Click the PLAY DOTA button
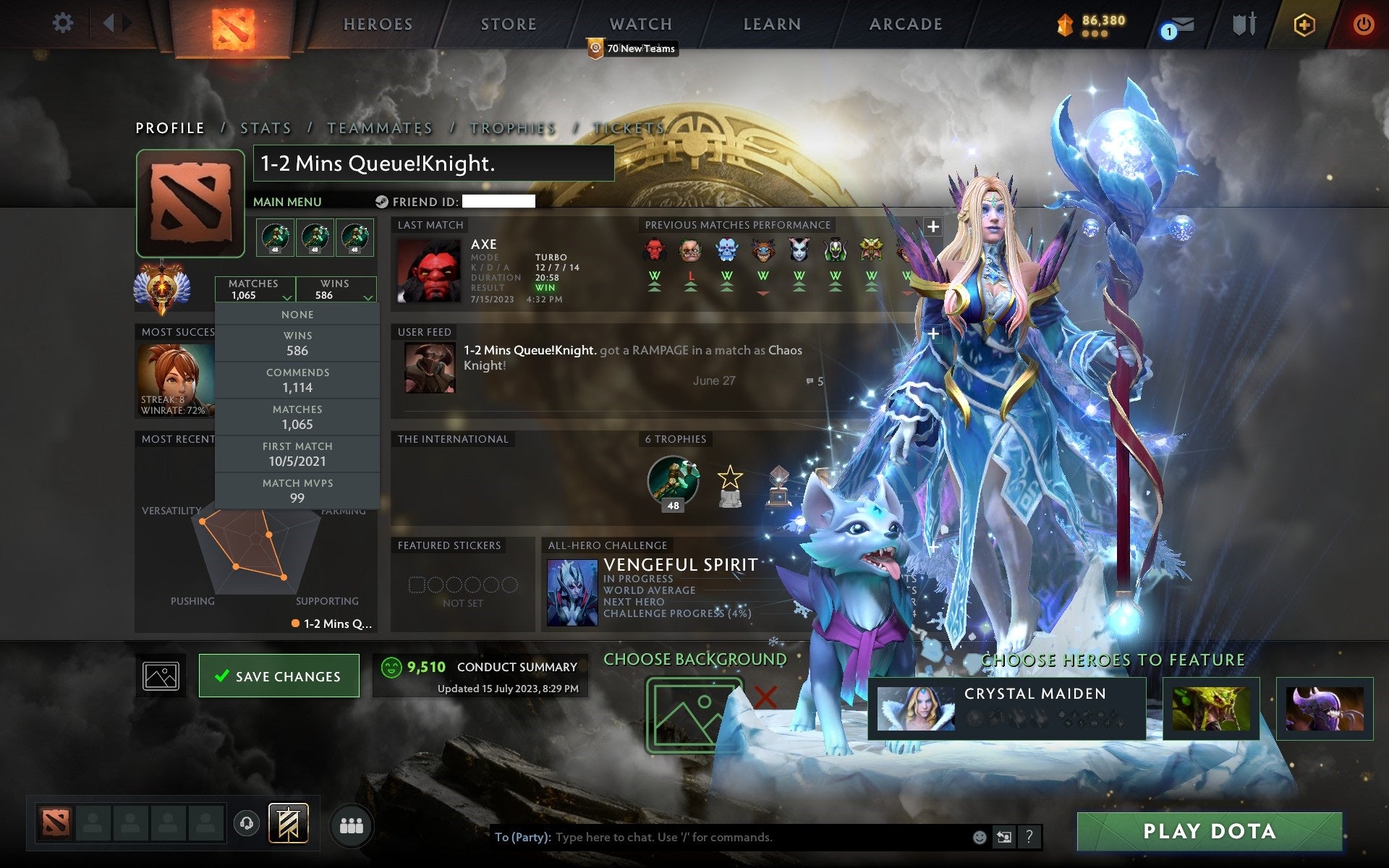Image resolution: width=1389 pixels, height=868 pixels. click(x=1230, y=830)
